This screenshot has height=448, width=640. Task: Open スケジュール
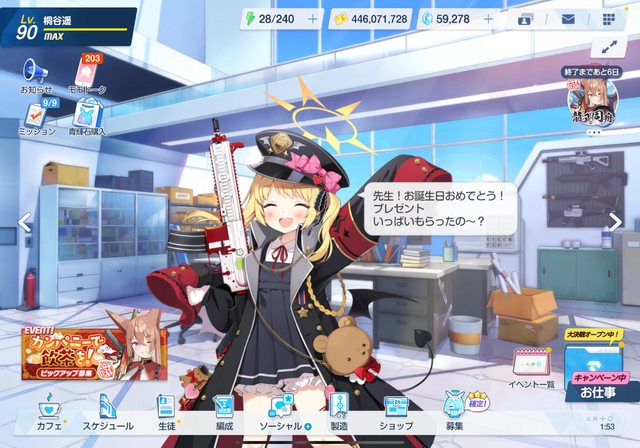coord(109,411)
